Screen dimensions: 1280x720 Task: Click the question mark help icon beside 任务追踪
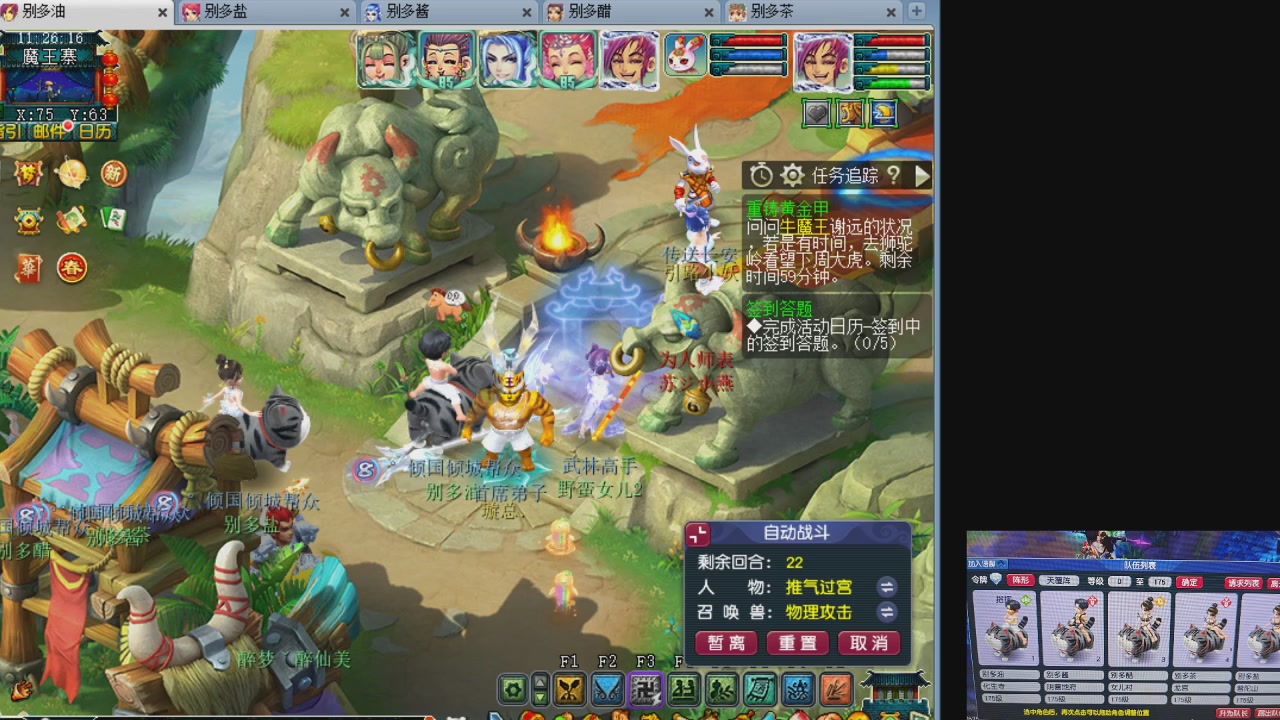[x=893, y=175]
